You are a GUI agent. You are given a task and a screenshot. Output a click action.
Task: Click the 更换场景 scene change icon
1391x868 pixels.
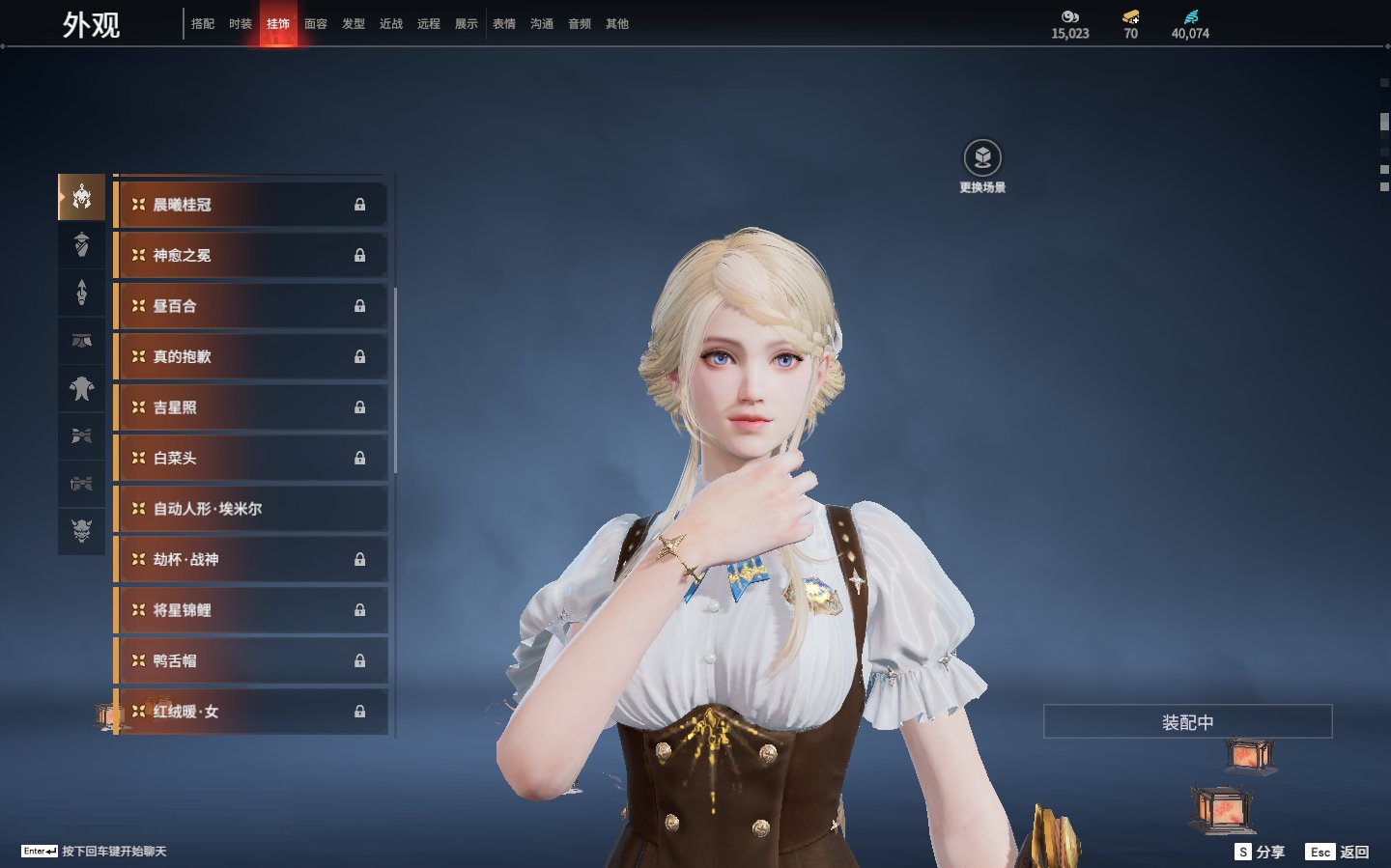982,158
